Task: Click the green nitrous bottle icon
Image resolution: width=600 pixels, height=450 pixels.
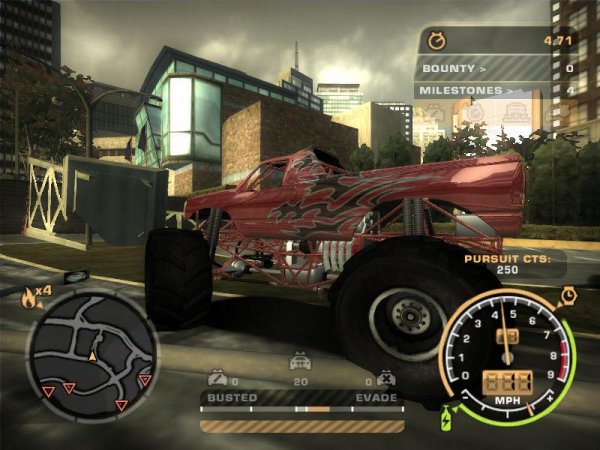Action: point(446,417)
